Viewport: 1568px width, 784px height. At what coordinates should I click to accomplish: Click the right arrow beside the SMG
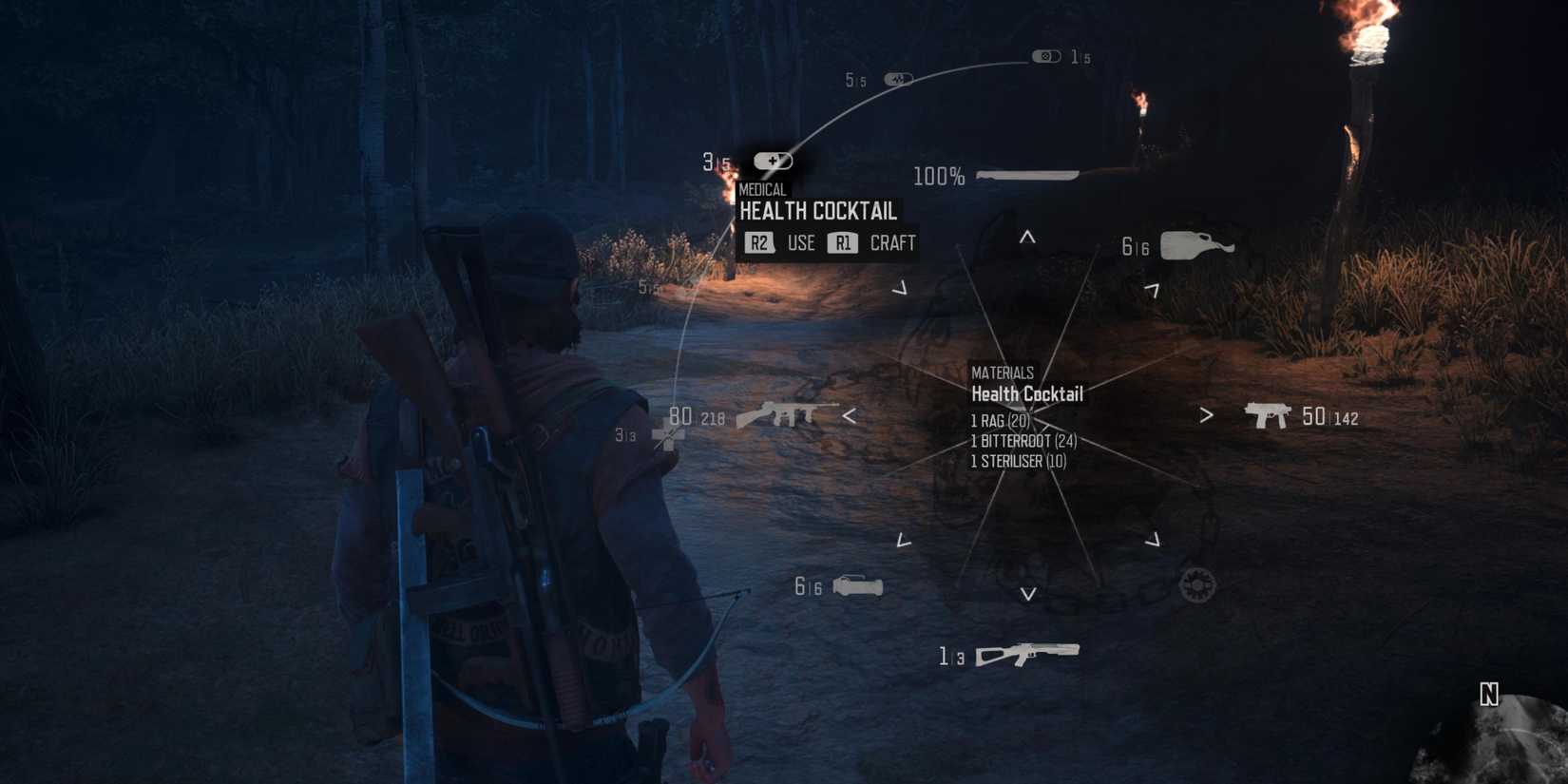click(x=1207, y=415)
